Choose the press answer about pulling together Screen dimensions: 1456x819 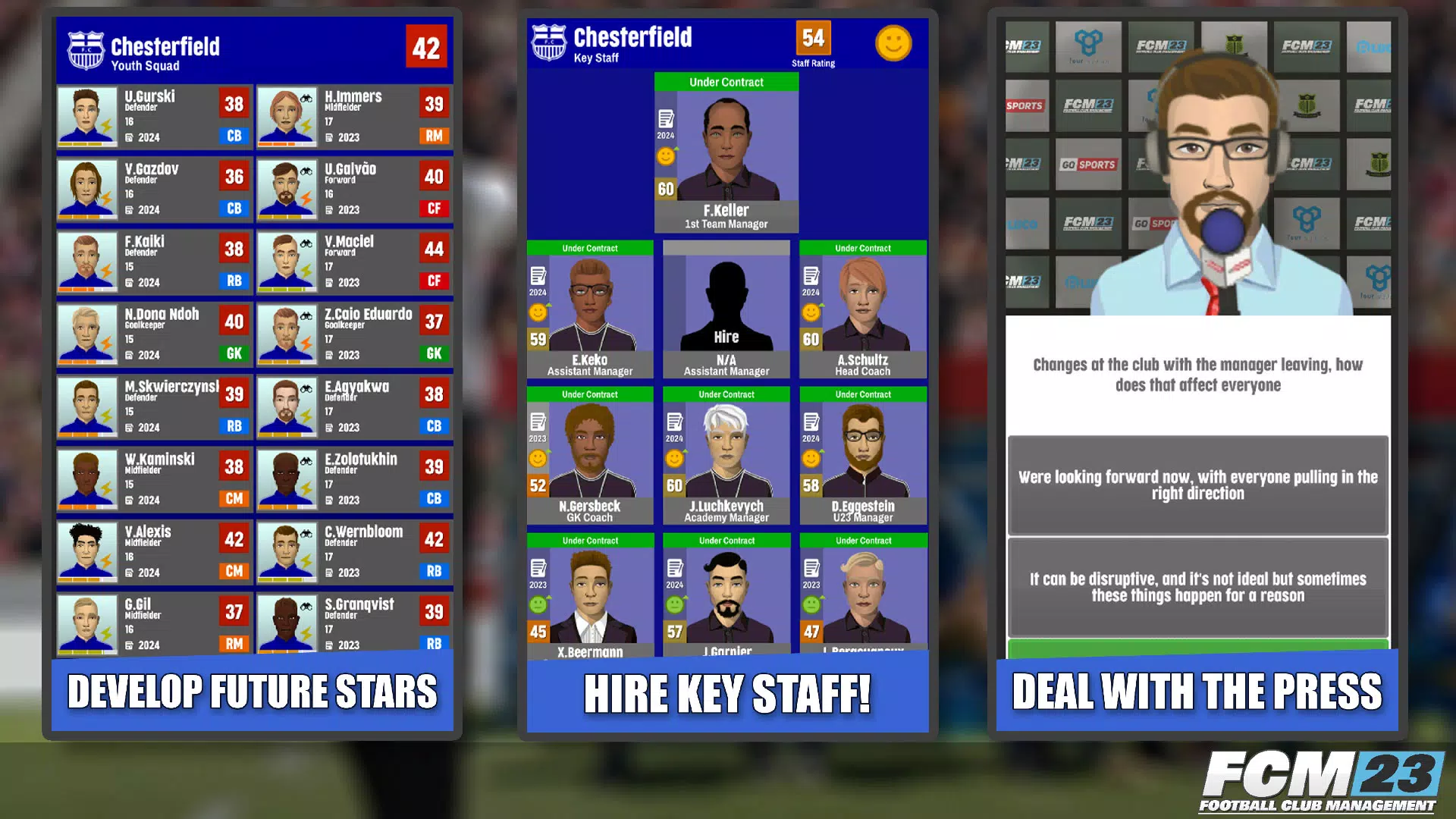coord(1198,485)
